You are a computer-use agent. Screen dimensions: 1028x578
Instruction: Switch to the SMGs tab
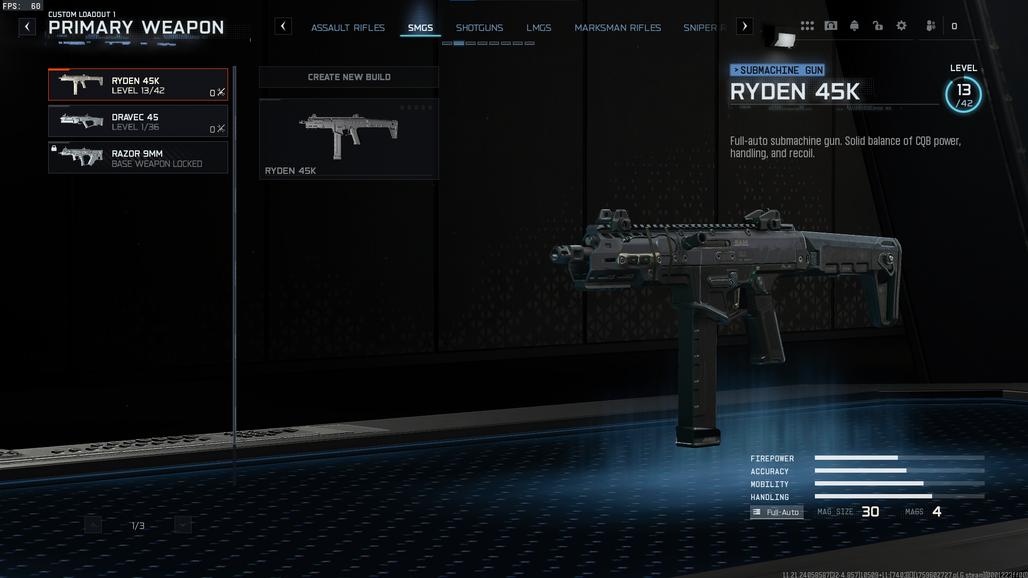coord(420,28)
